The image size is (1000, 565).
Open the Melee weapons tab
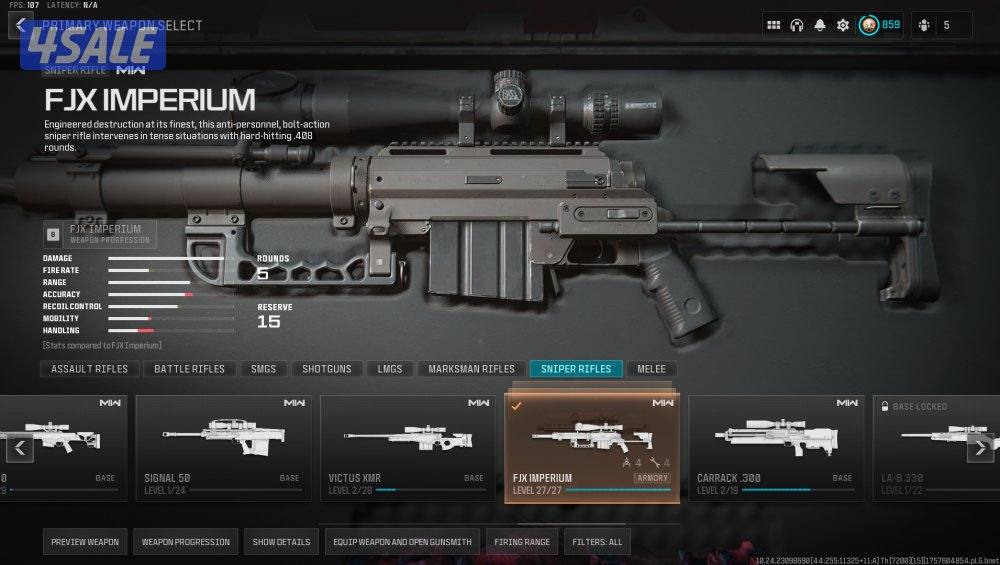pos(651,369)
